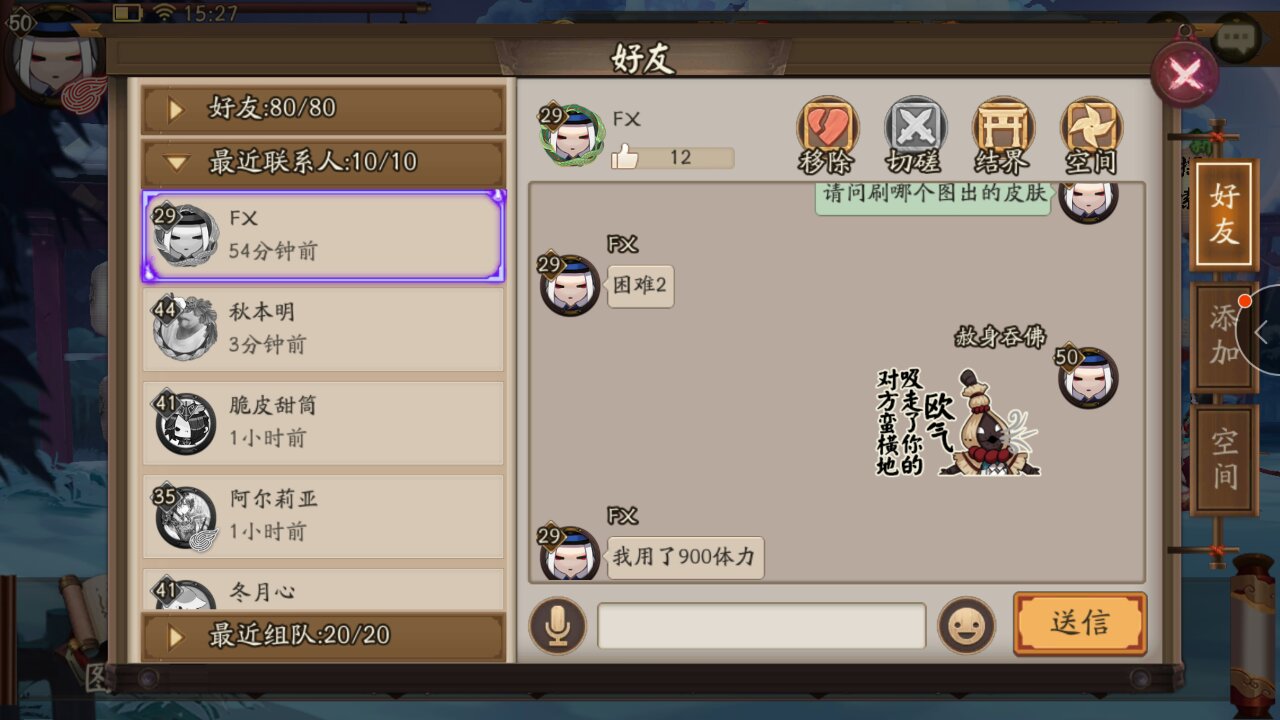Open the emoji picker icon
Screen dimensions: 1280x720
coord(967,625)
